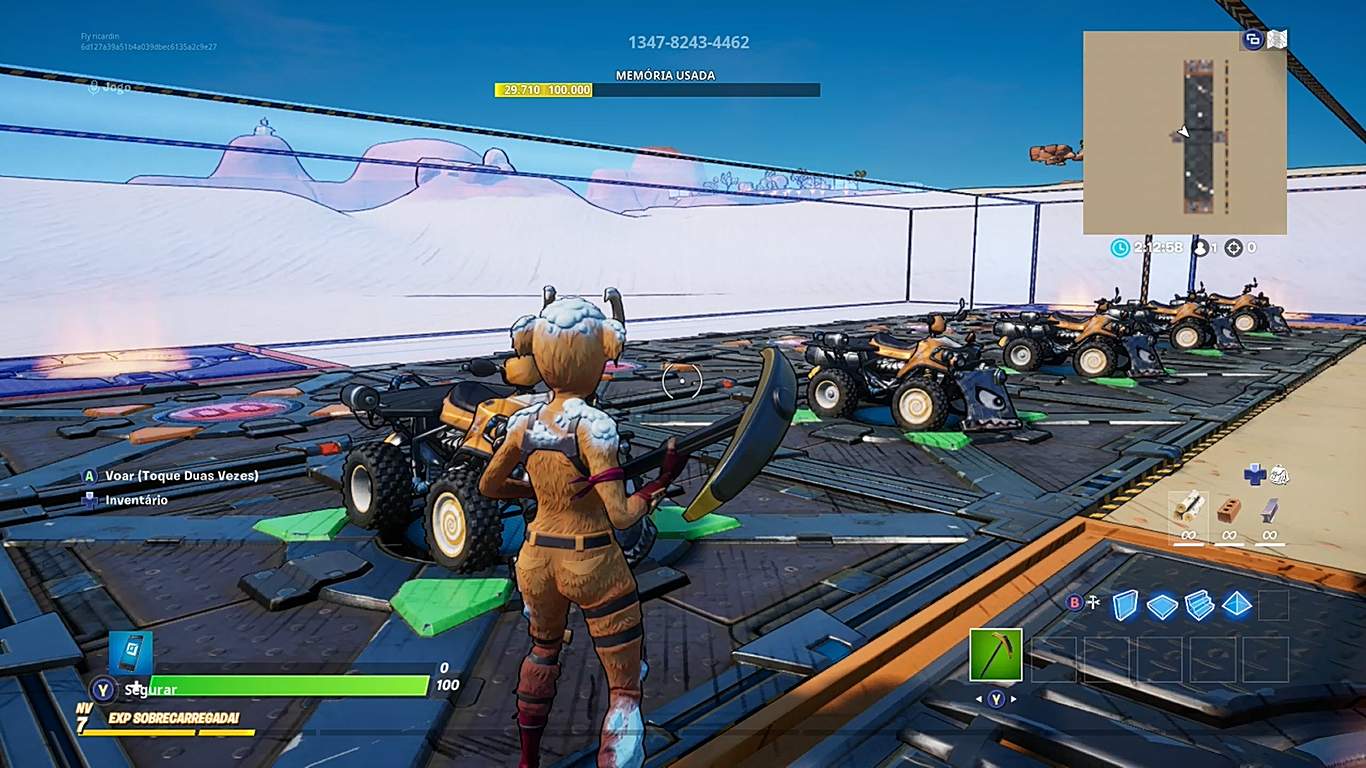This screenshot has height=768, width=1366.
Task: Activate the Creative phone tool icon
Action: click(131, 652)
